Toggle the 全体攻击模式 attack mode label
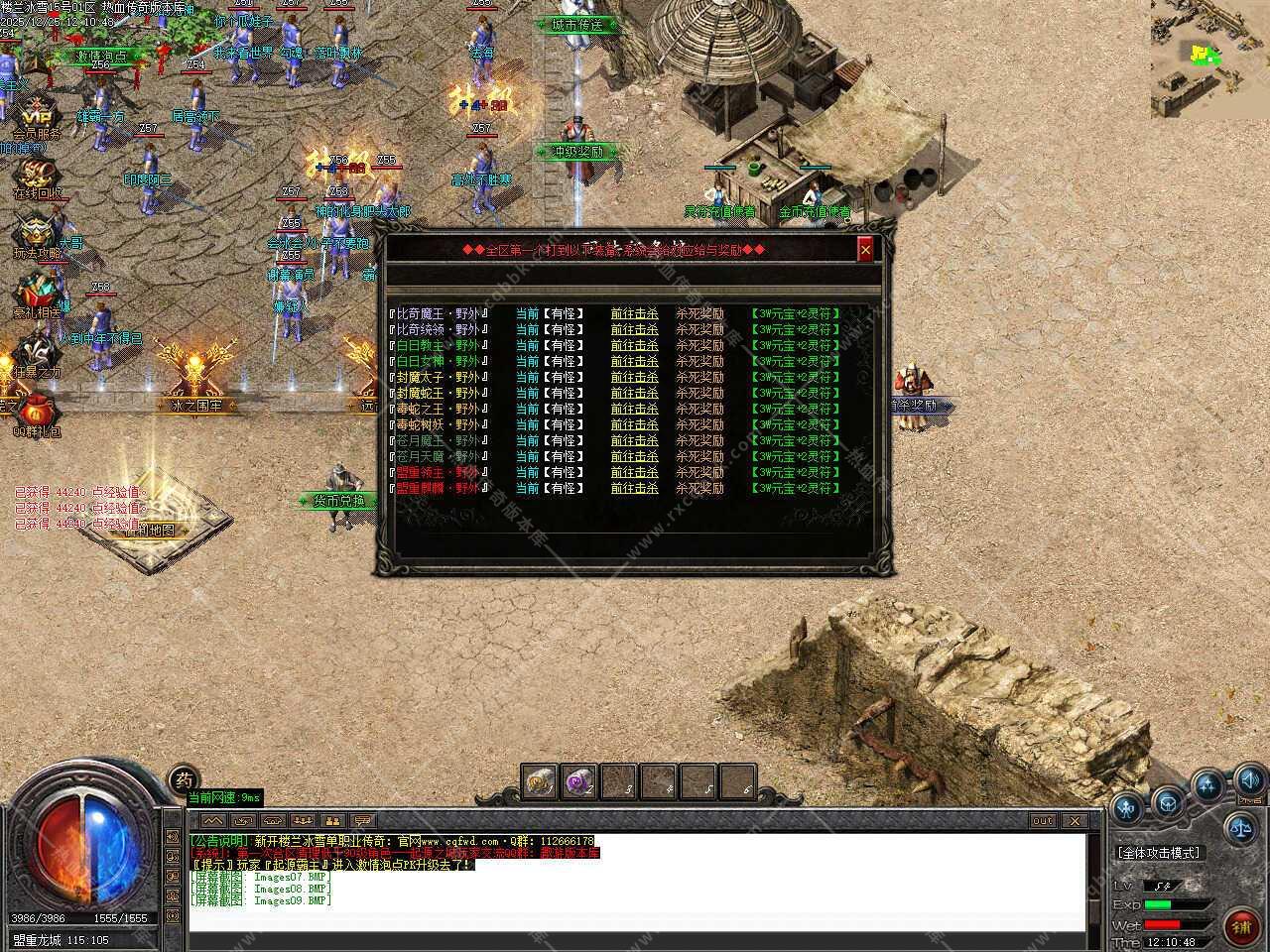This screenshot has width=1270, height=952. (1158, 853)
